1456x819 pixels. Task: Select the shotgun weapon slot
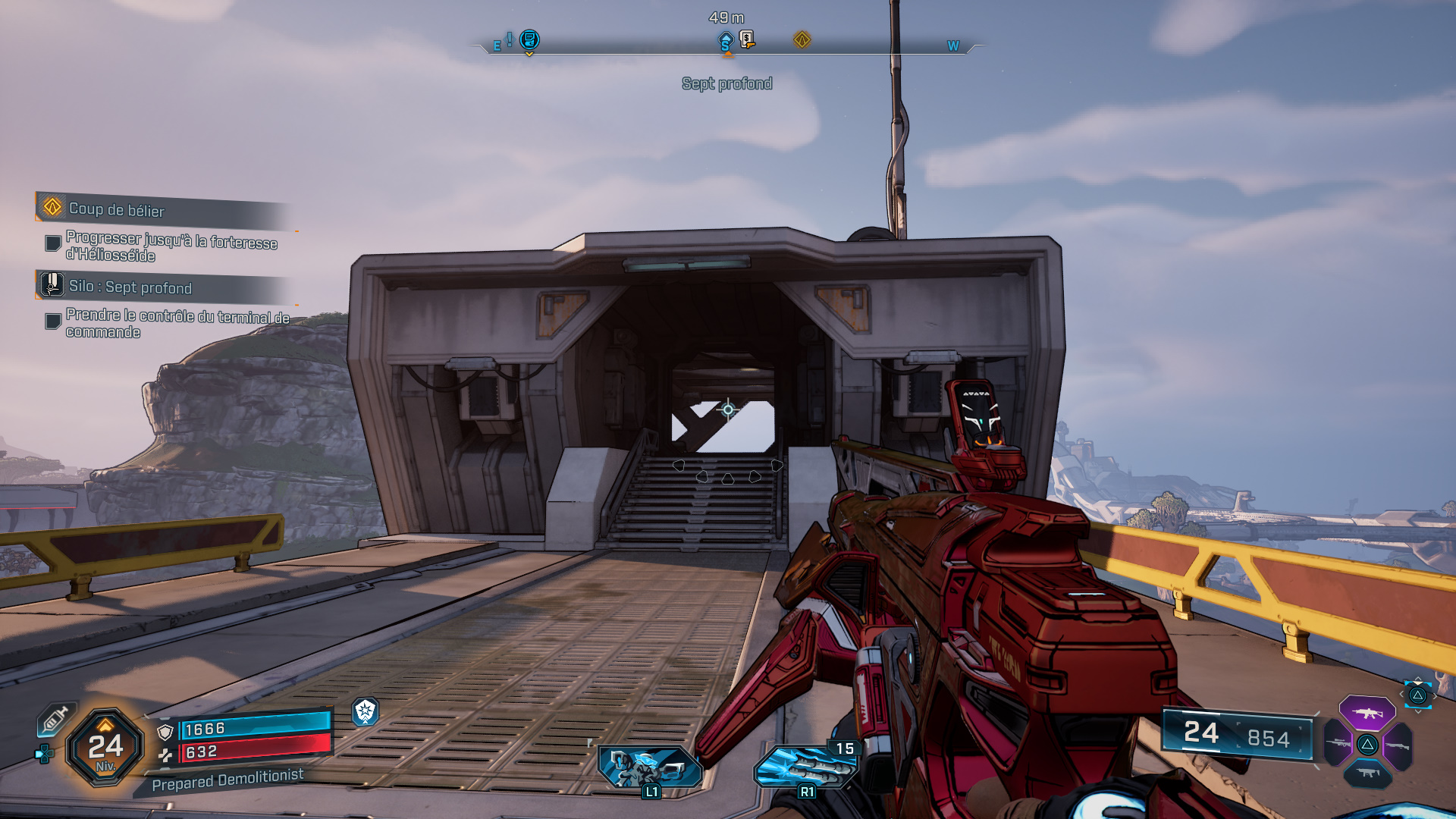(x=1398, y=746)
